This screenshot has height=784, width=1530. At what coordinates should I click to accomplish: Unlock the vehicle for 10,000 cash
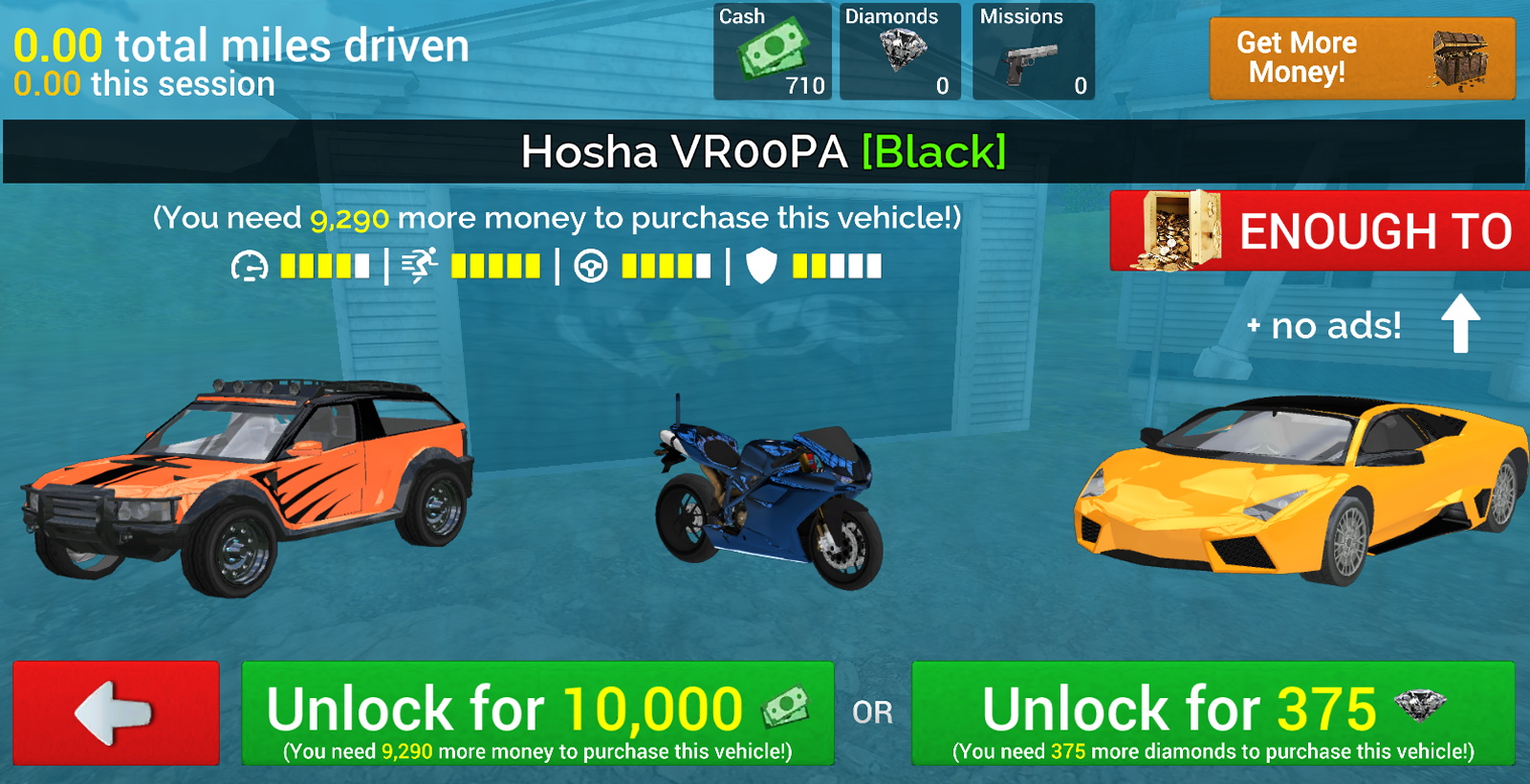click(x=537, y=713)
